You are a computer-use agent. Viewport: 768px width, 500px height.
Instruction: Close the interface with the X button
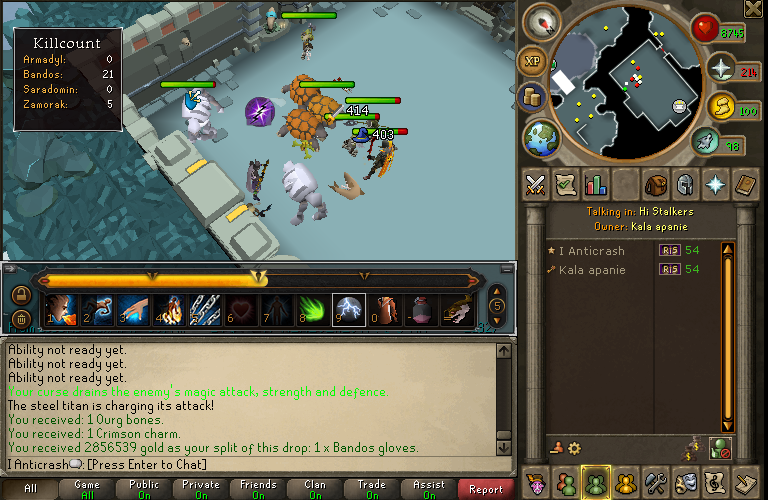[x=753, y=9]
